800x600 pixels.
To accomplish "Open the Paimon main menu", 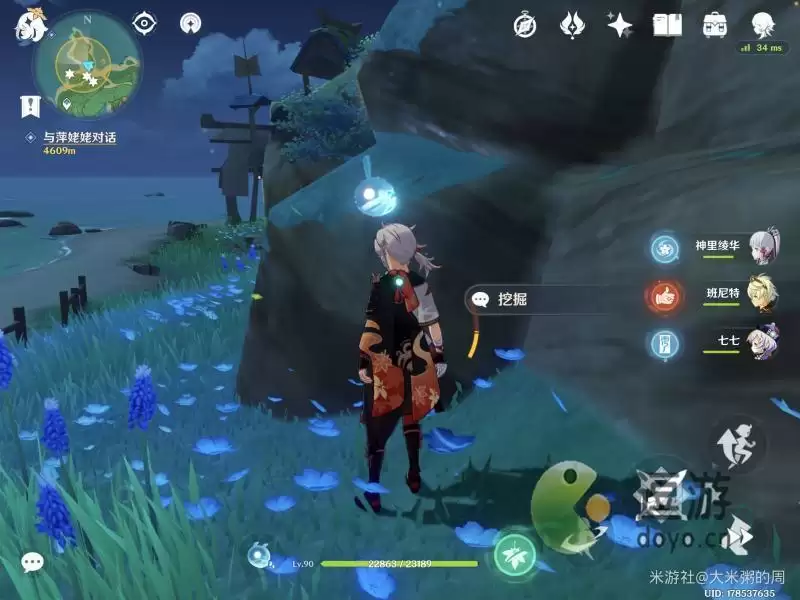I will point(27,25).
